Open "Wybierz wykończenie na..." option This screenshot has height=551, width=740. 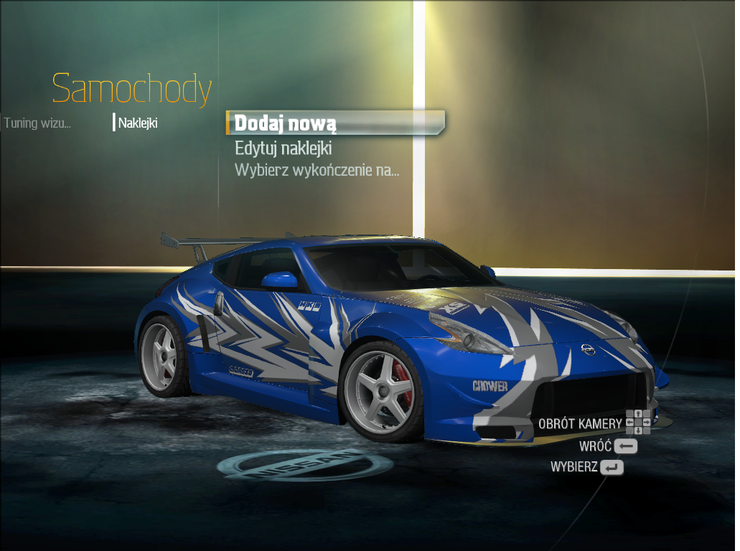(316, 170)
